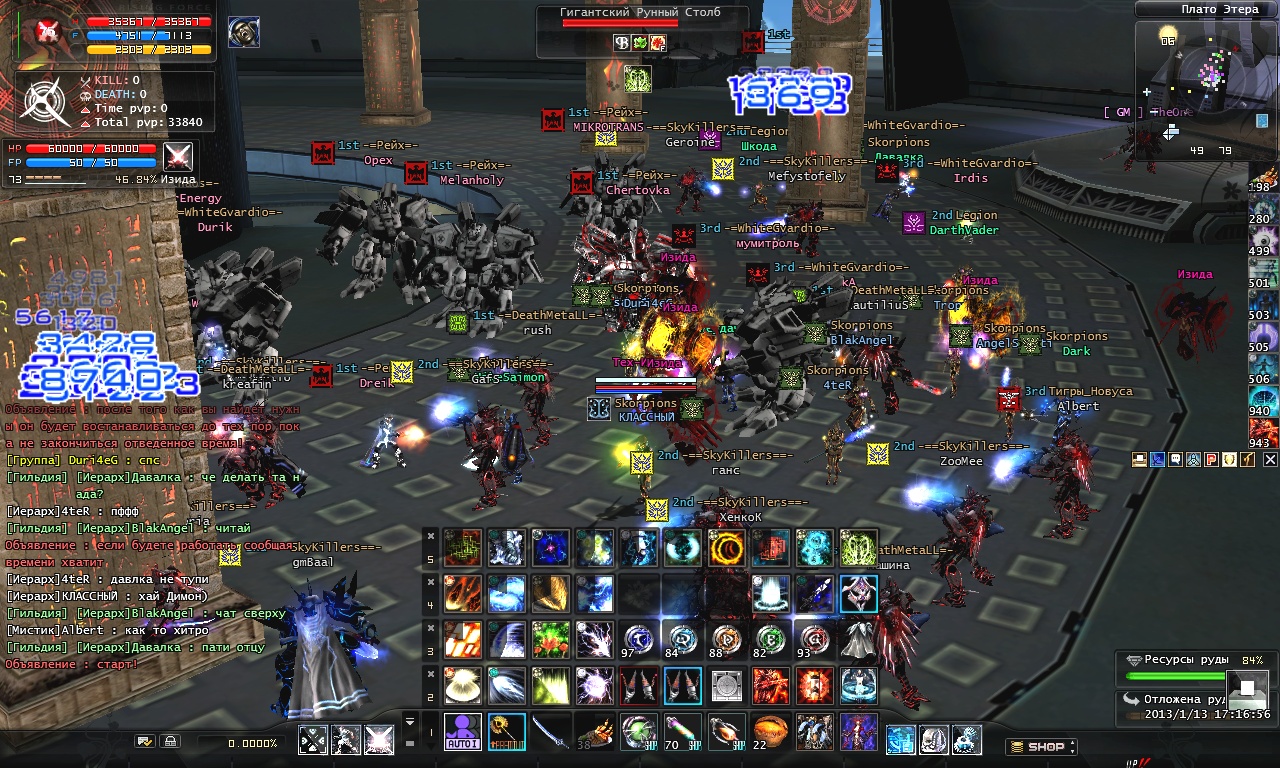The width and height of the screenshot is (1280, 768).
Task: Use the golden staff premium slot
Action: (506, 732)
